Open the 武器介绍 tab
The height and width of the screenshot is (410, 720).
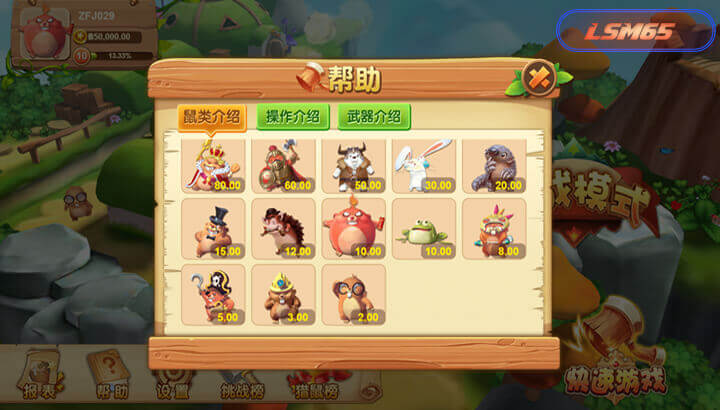374,116
